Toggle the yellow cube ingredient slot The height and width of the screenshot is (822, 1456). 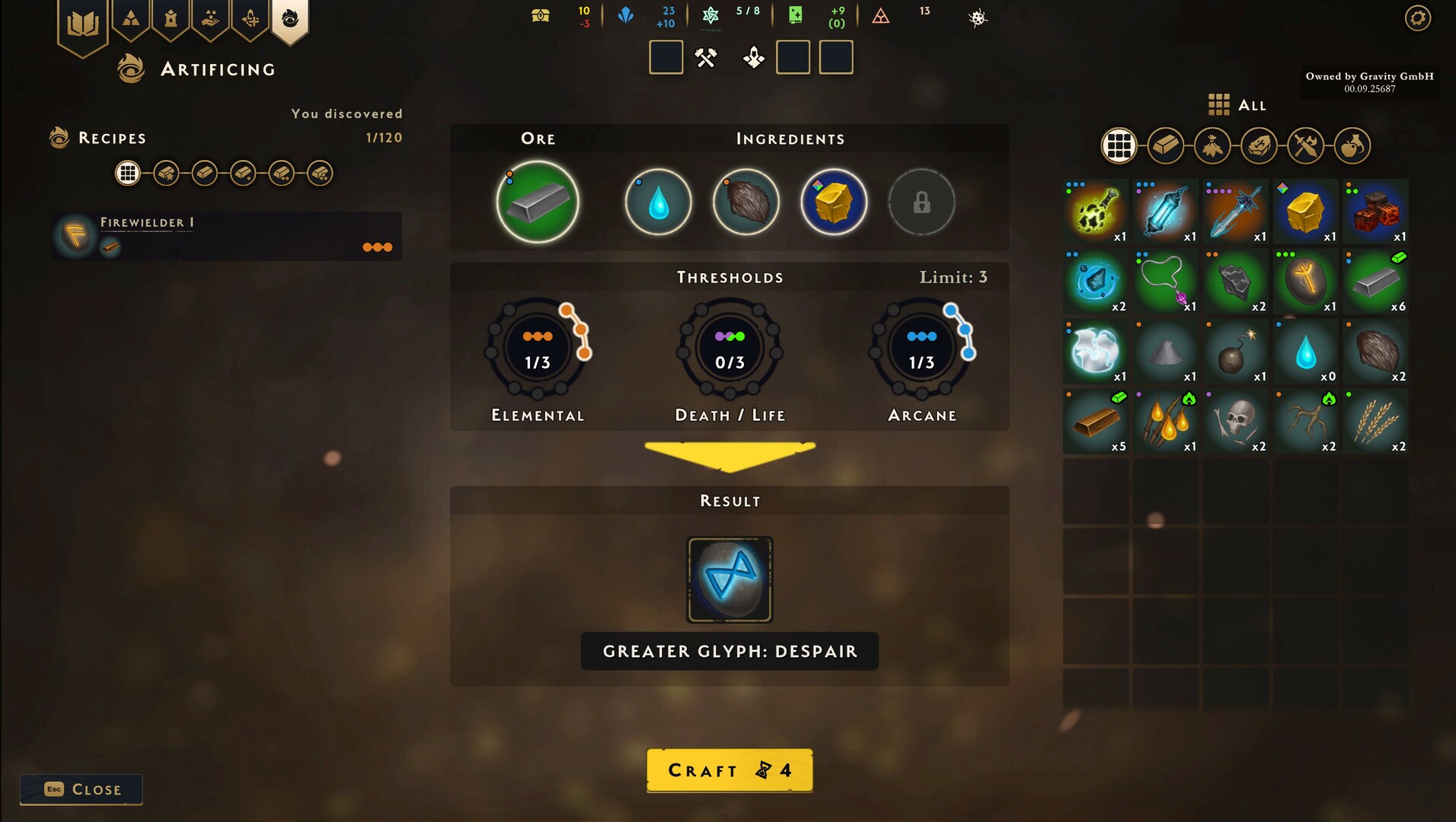pyautogui.click(x=832, y=202)
